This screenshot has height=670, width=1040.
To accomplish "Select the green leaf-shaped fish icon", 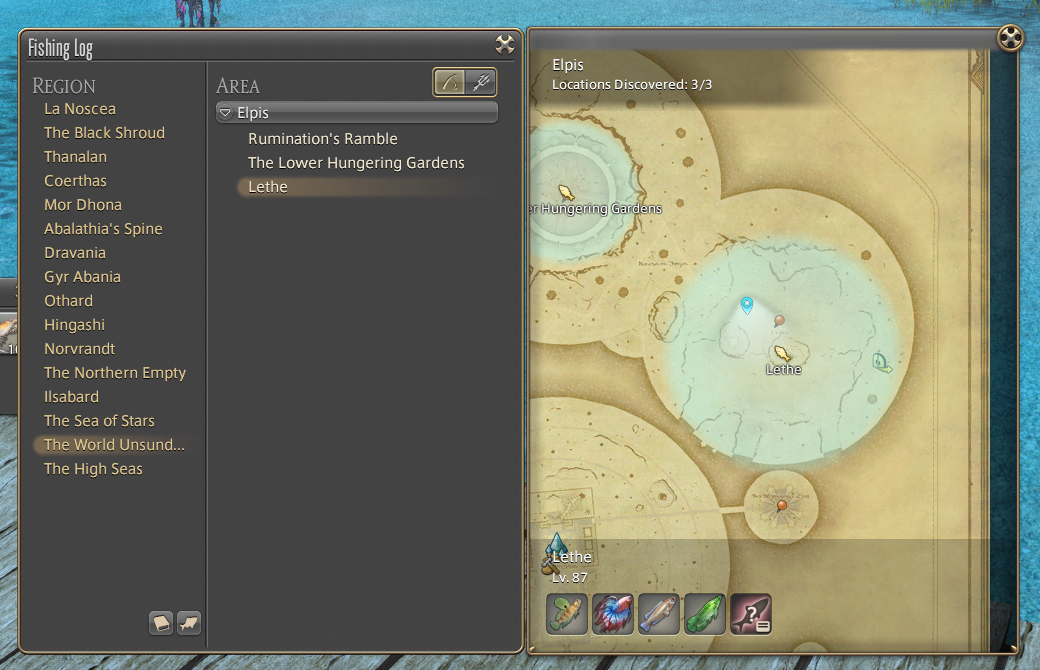I will click(x=704, y=613).
